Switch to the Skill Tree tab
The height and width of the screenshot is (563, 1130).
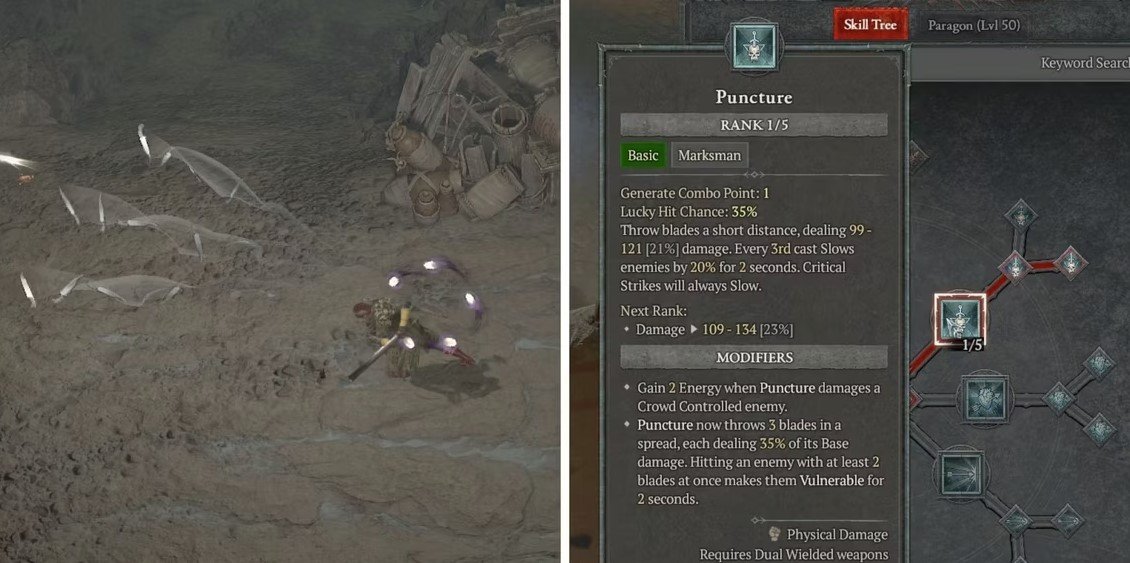(871, 24)
